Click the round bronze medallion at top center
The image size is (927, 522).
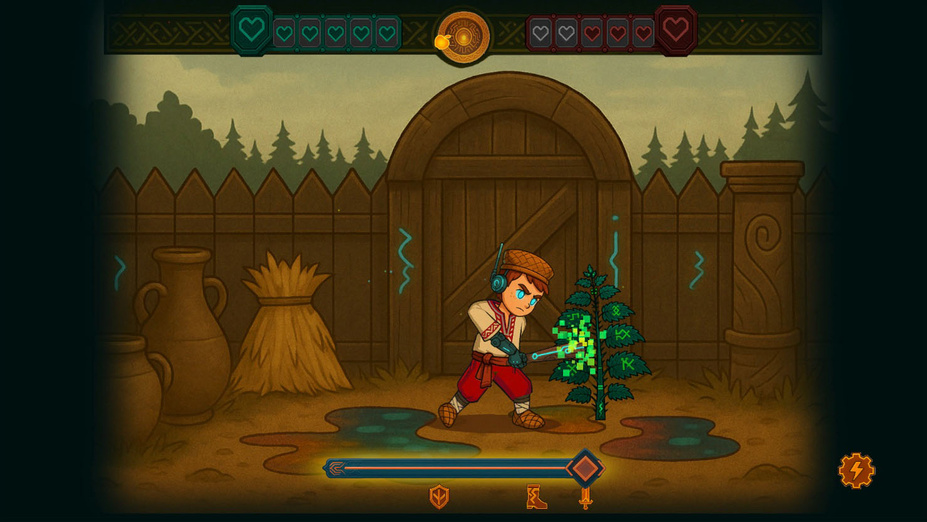tap(464, 37)
